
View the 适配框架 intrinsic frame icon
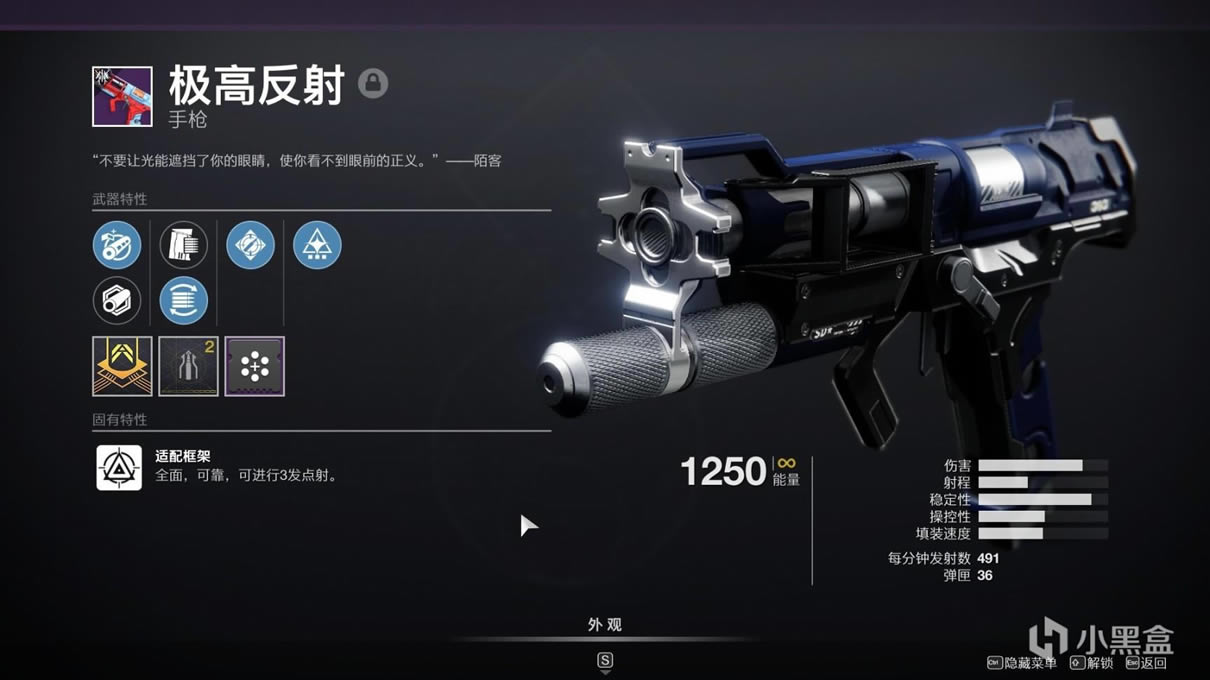pos(119,467)
